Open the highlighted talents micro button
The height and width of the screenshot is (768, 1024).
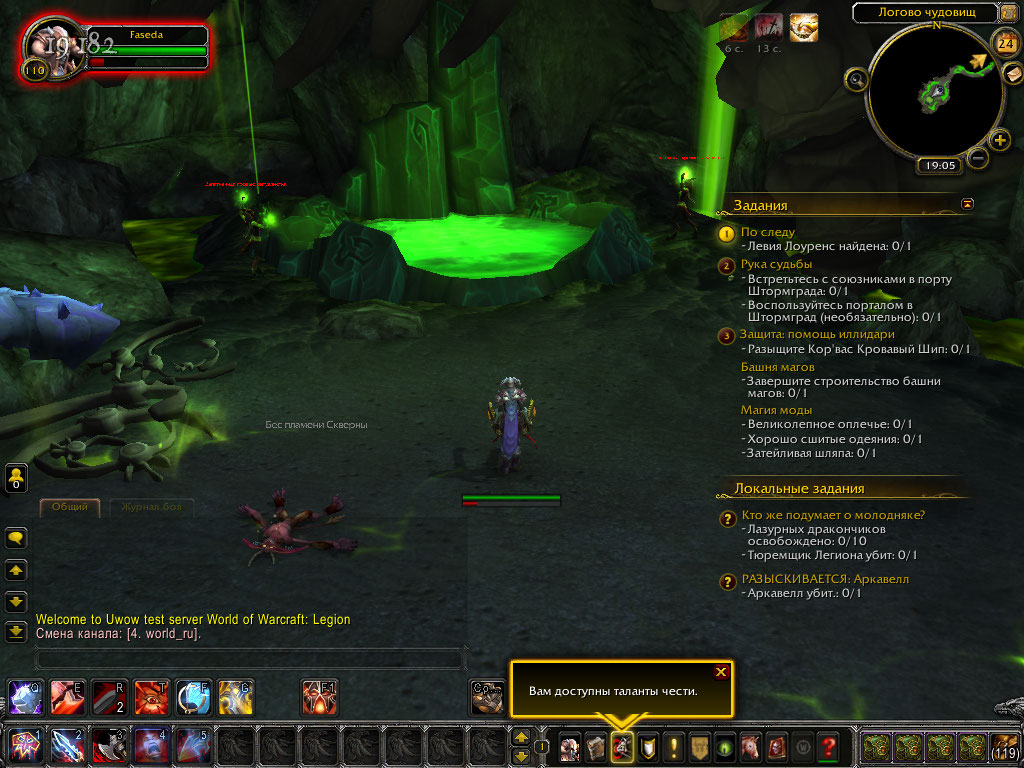[621, 746]
